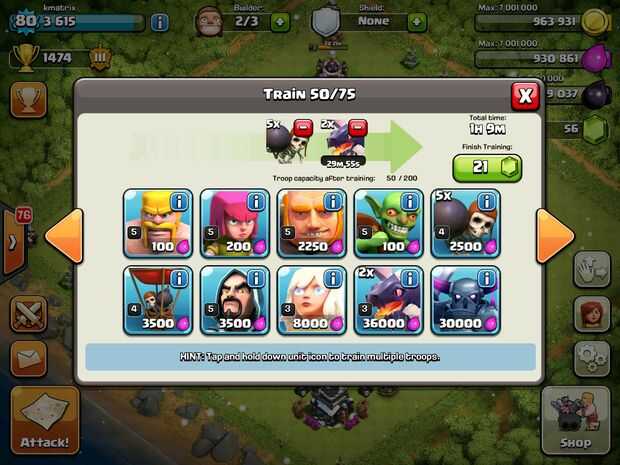
Task: Switch to previous barracks with left arrow
Action: [64, 236]
